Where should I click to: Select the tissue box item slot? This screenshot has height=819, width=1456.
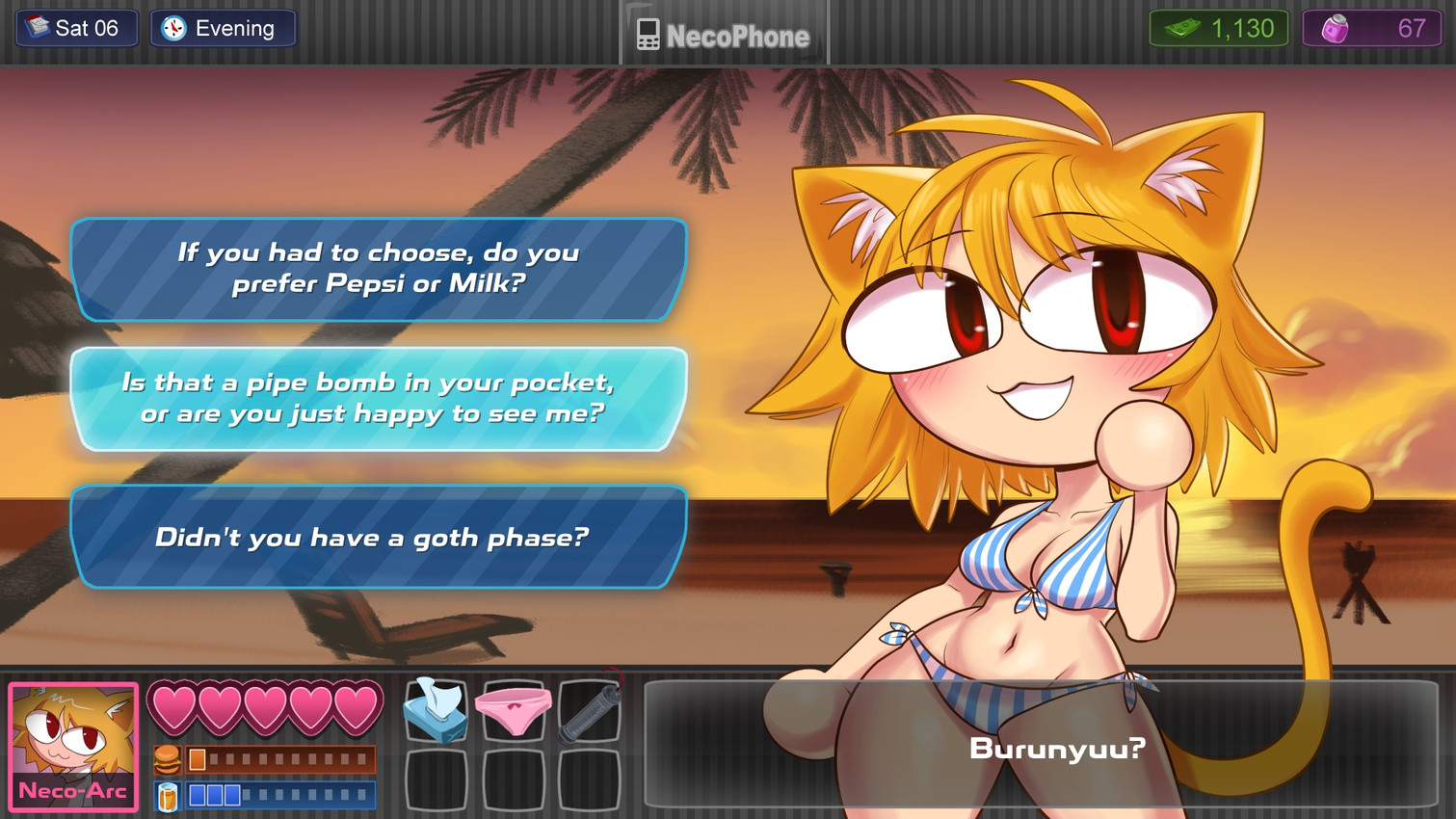coord(436,711)
